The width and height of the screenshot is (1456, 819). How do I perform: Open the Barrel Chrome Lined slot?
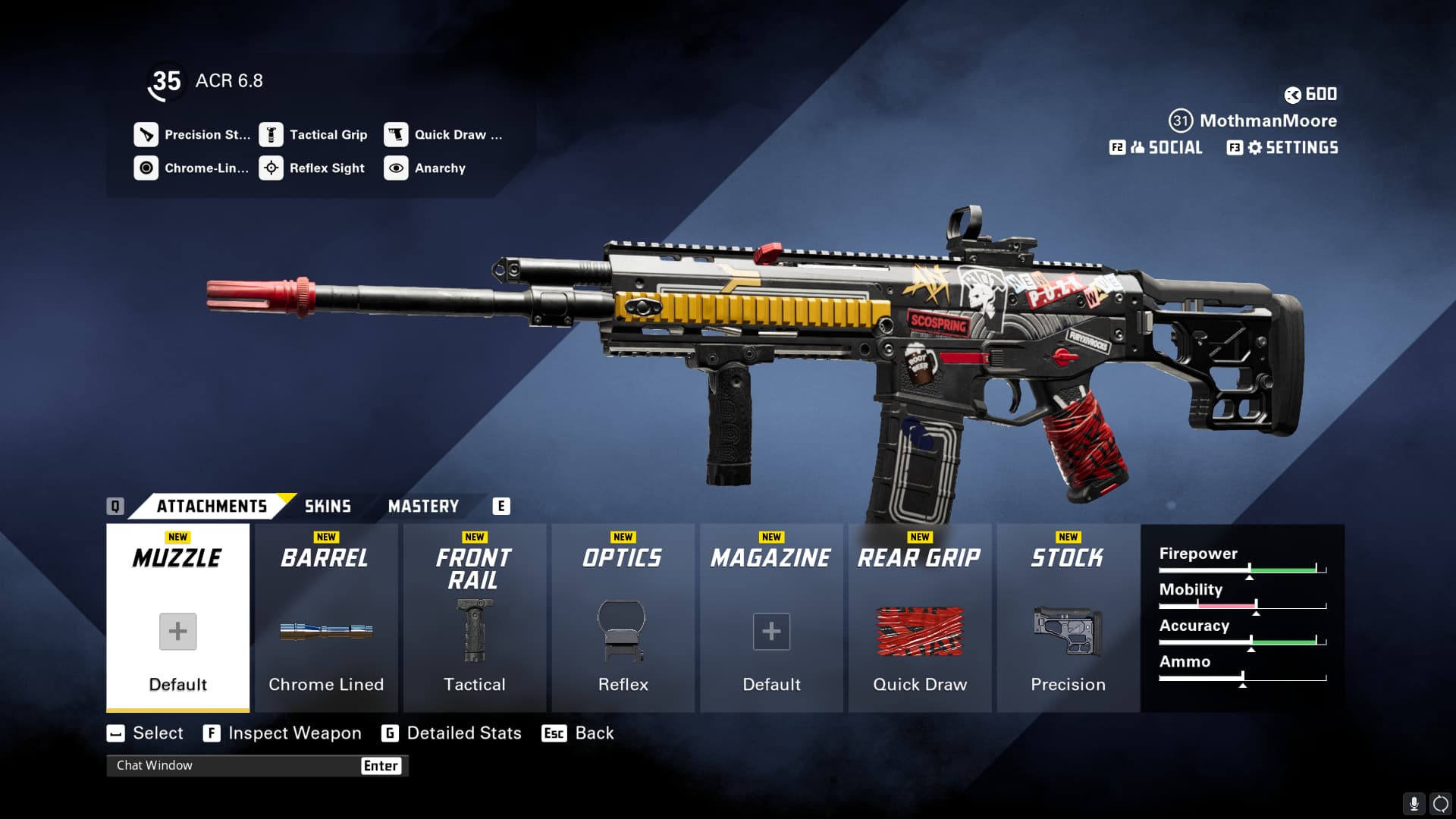326,618
